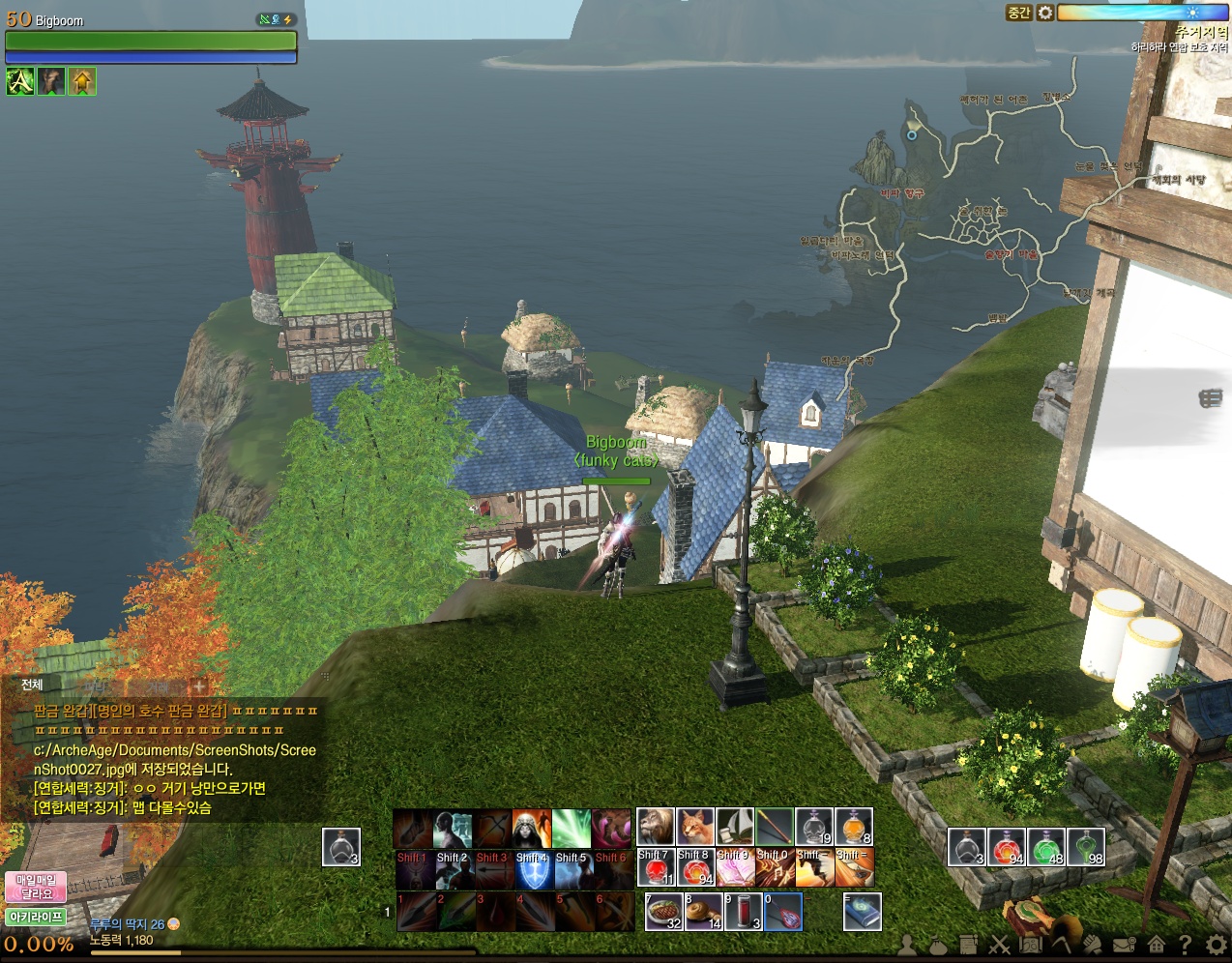Open the gear system menu
The height and width of the screenshot is (963, 1232).
click(1216, 945)
